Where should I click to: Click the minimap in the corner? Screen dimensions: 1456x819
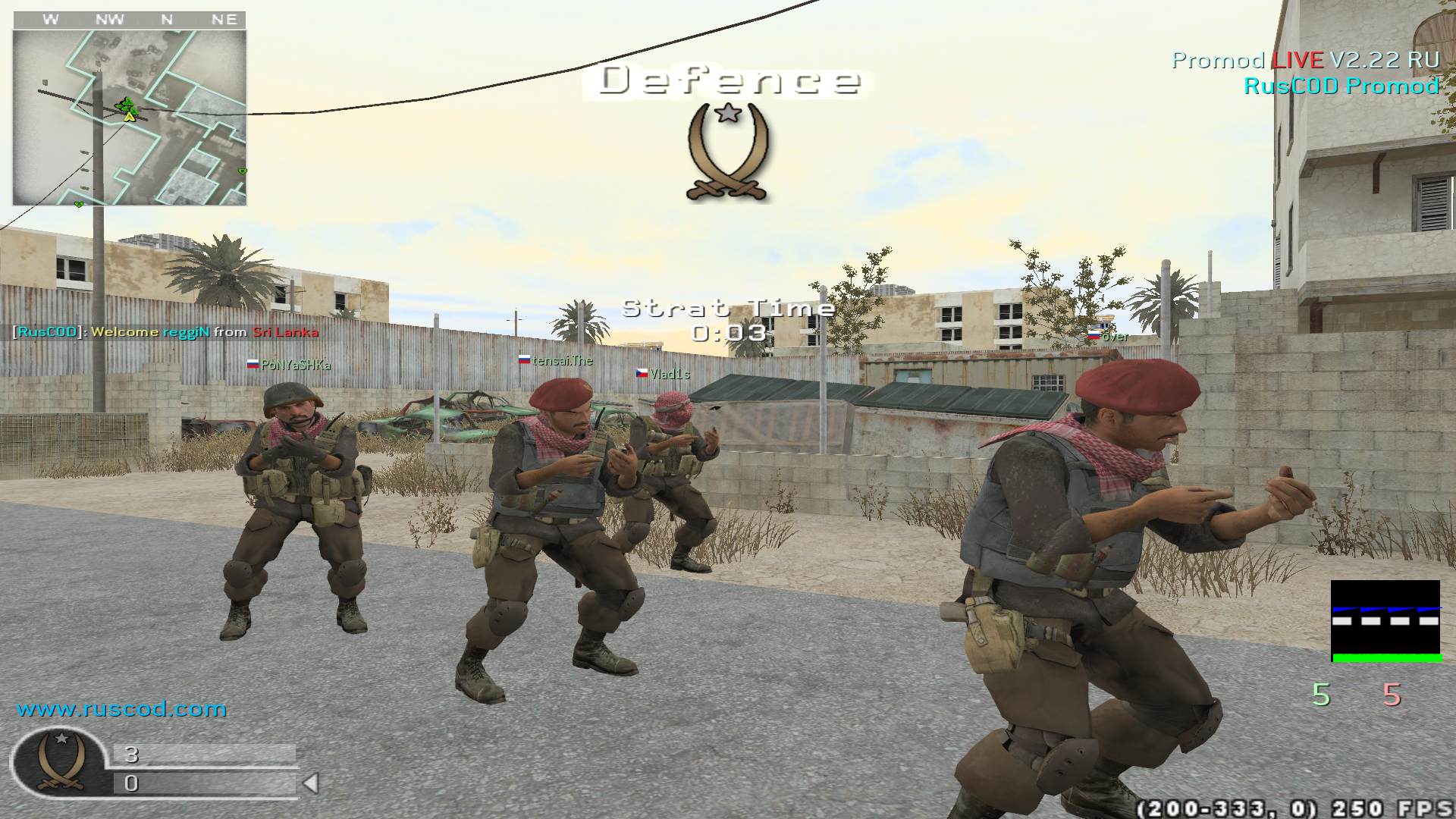(129, 118)
